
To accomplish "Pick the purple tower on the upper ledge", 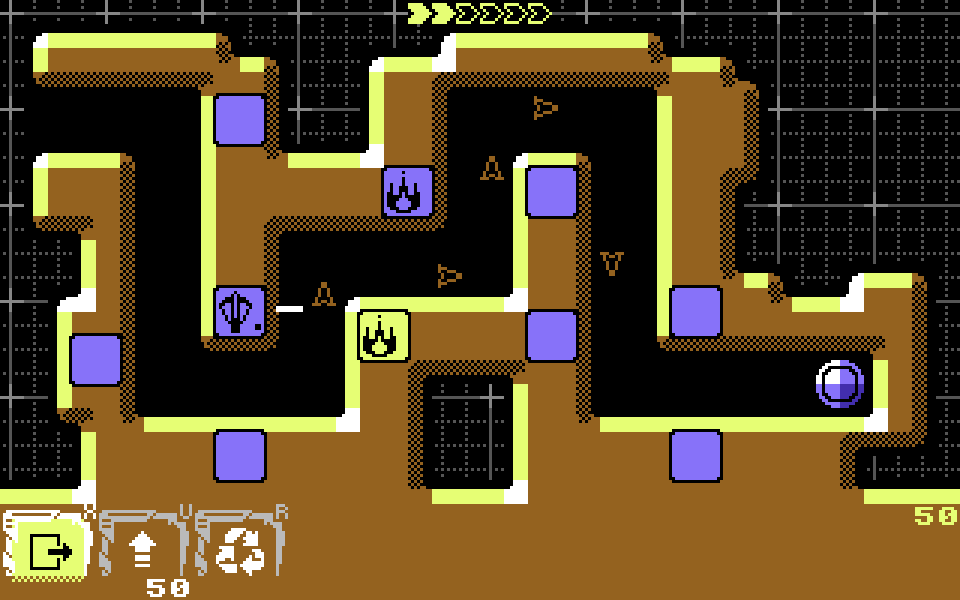I will (x=408, y=191).
